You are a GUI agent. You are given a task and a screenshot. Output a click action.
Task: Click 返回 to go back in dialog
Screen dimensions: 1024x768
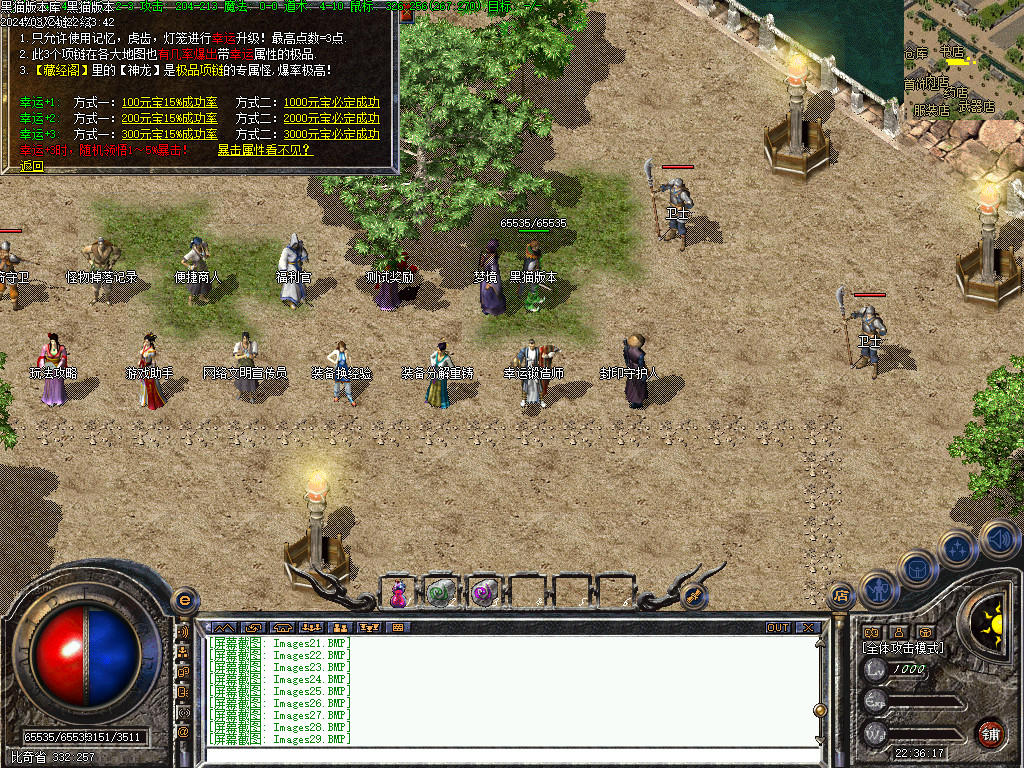(32, 166)
